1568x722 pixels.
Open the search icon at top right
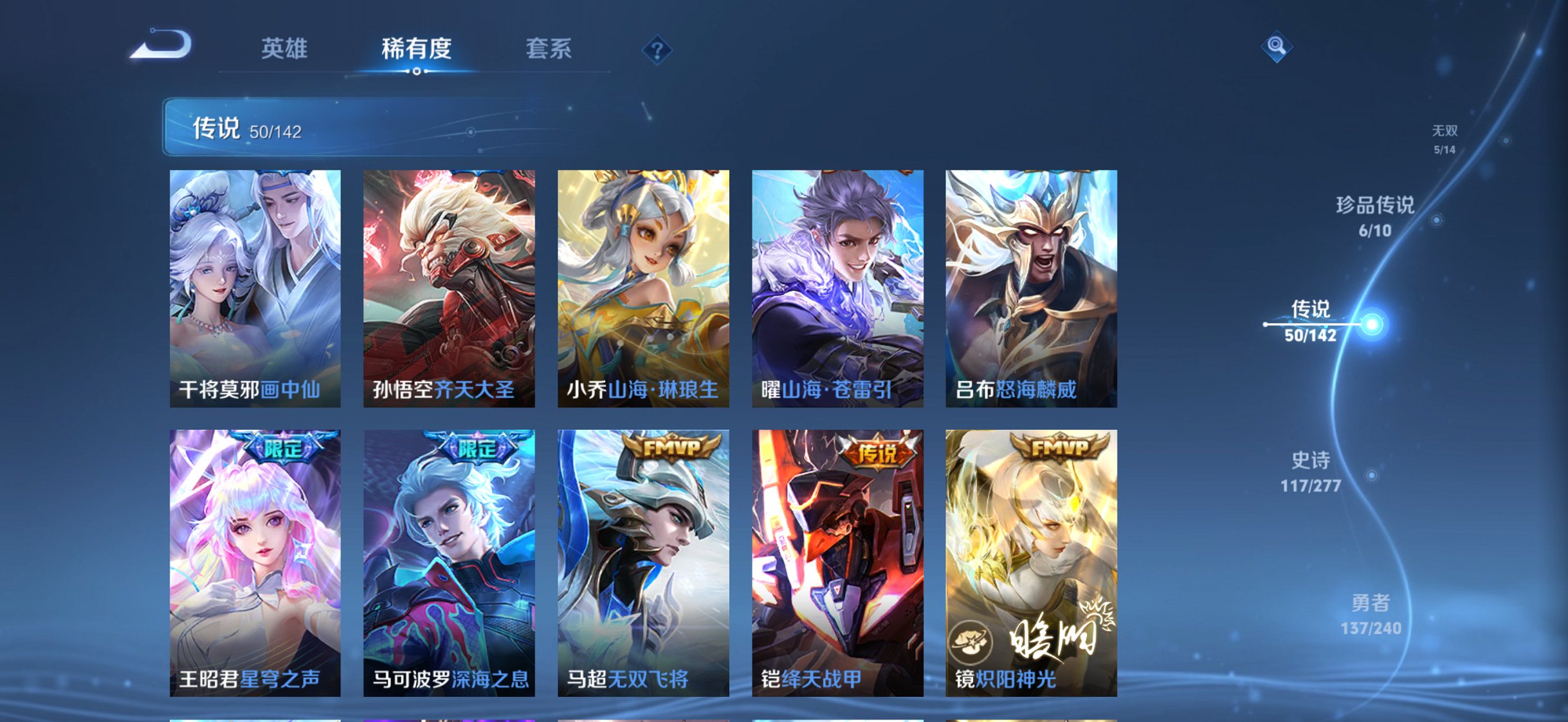[1277, 47]
